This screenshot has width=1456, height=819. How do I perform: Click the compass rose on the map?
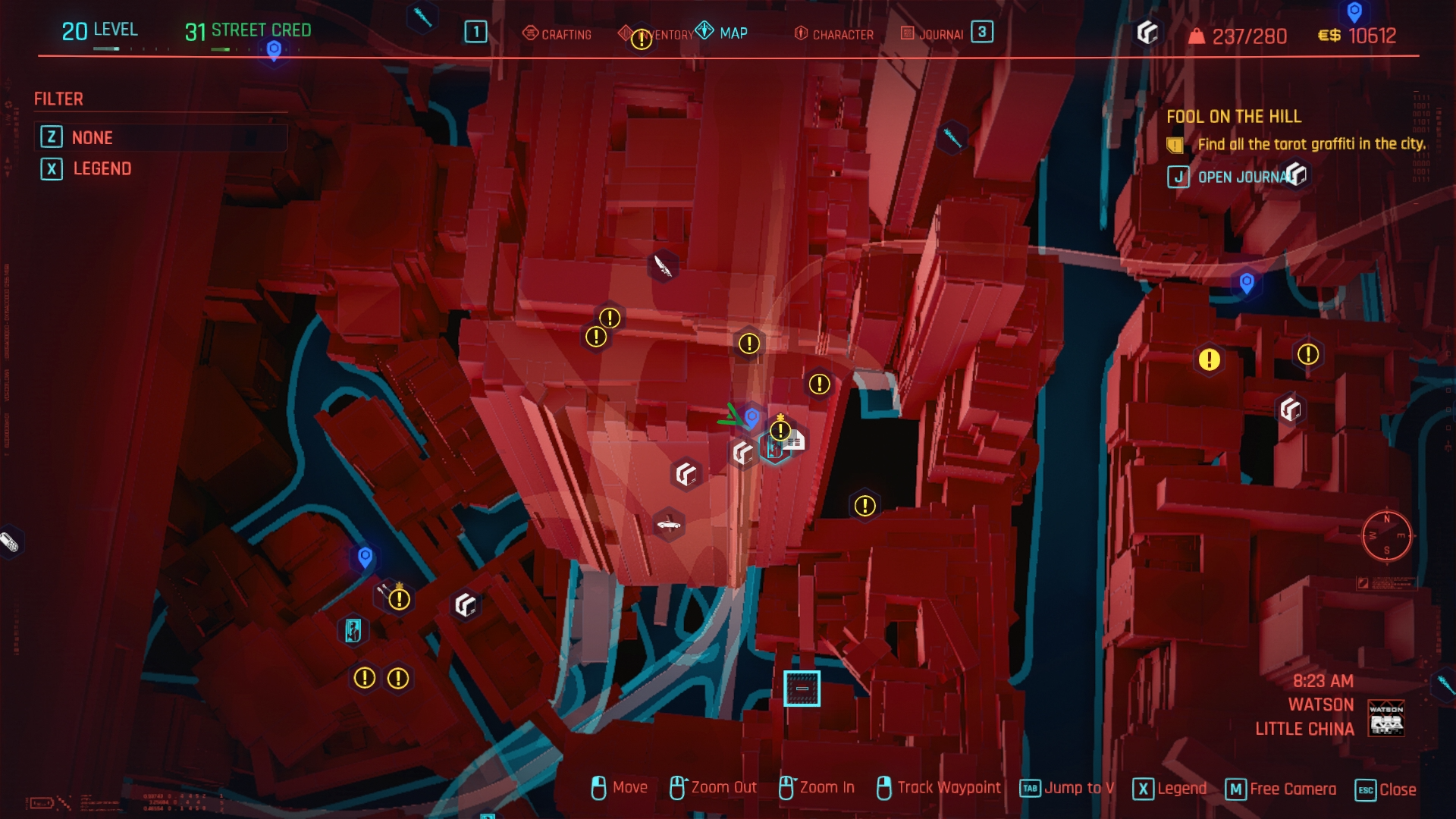[1386, 535]
